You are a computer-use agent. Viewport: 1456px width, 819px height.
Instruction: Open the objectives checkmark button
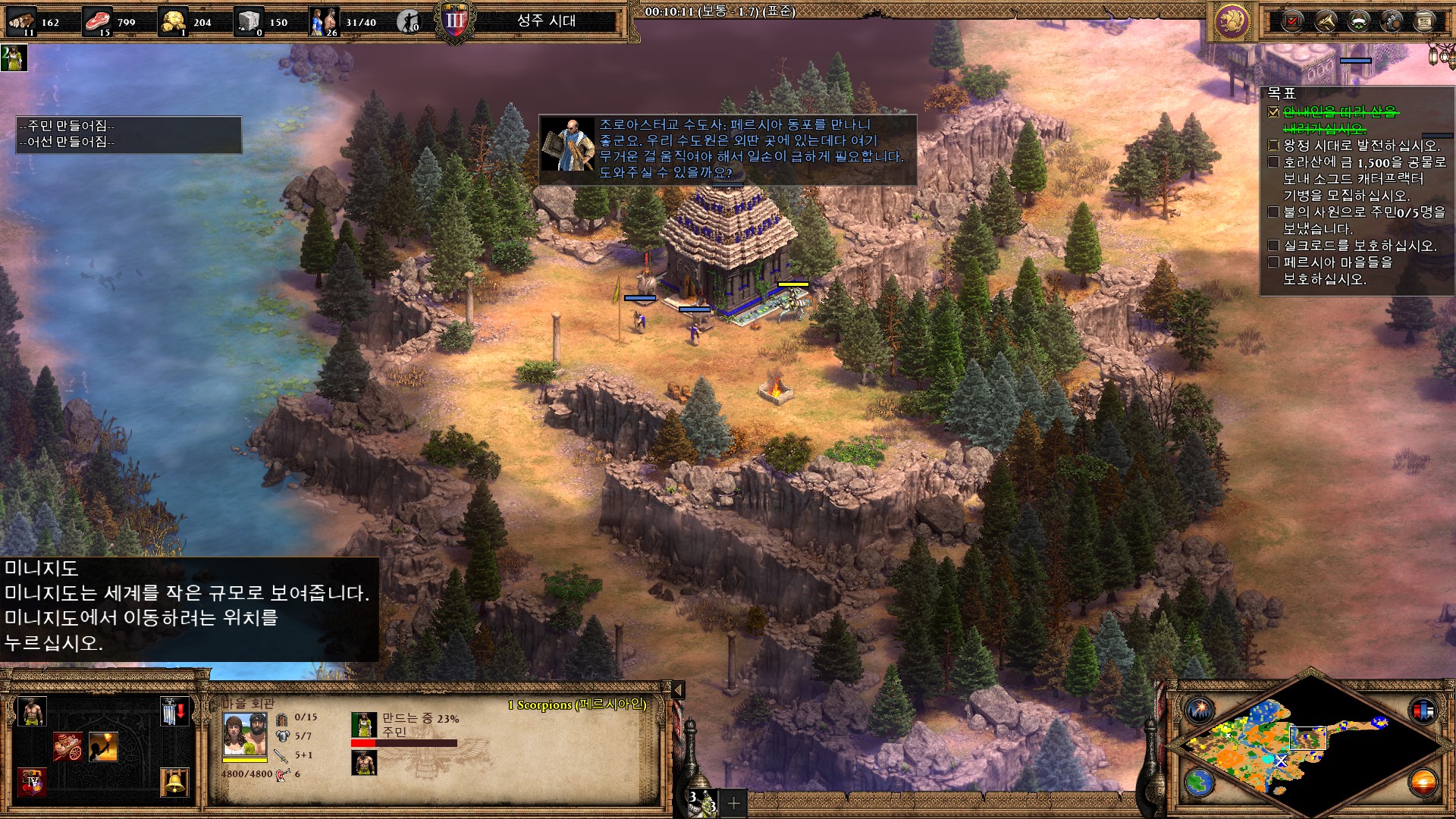pyautogui.click(x=1293, y=21)
